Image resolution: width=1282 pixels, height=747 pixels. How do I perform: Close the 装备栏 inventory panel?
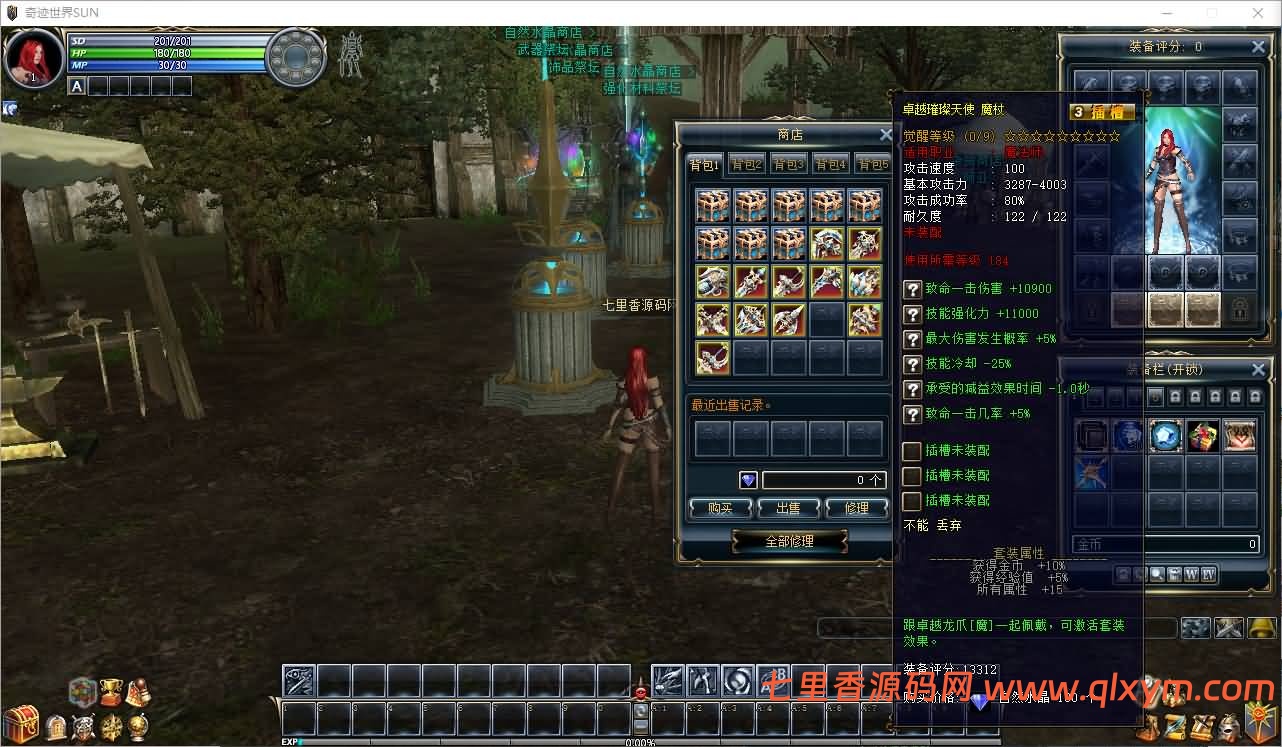coord(1258,369)
